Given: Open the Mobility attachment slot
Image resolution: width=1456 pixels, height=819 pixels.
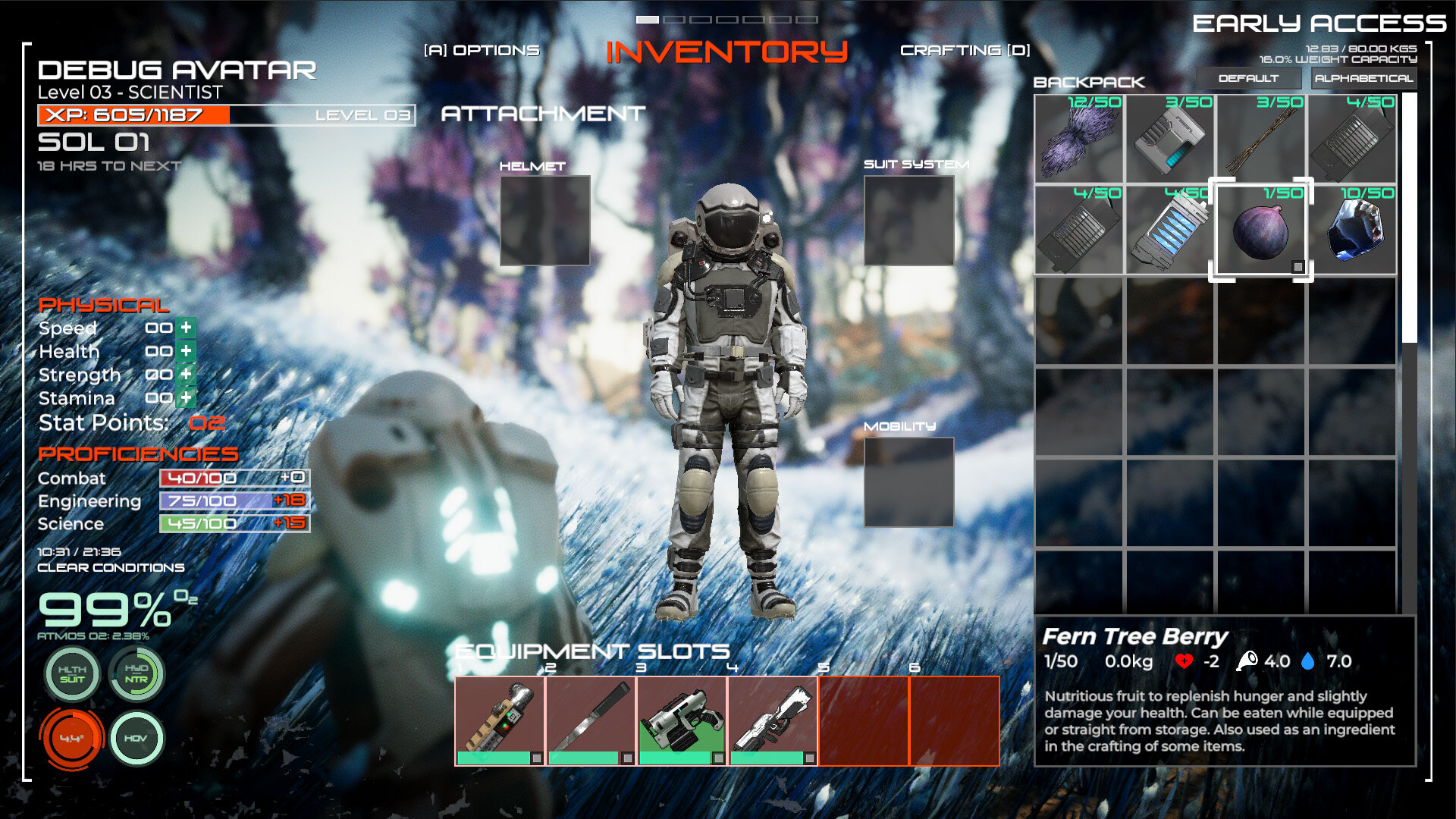Looking at the screenshot, I should pos(908,482).
